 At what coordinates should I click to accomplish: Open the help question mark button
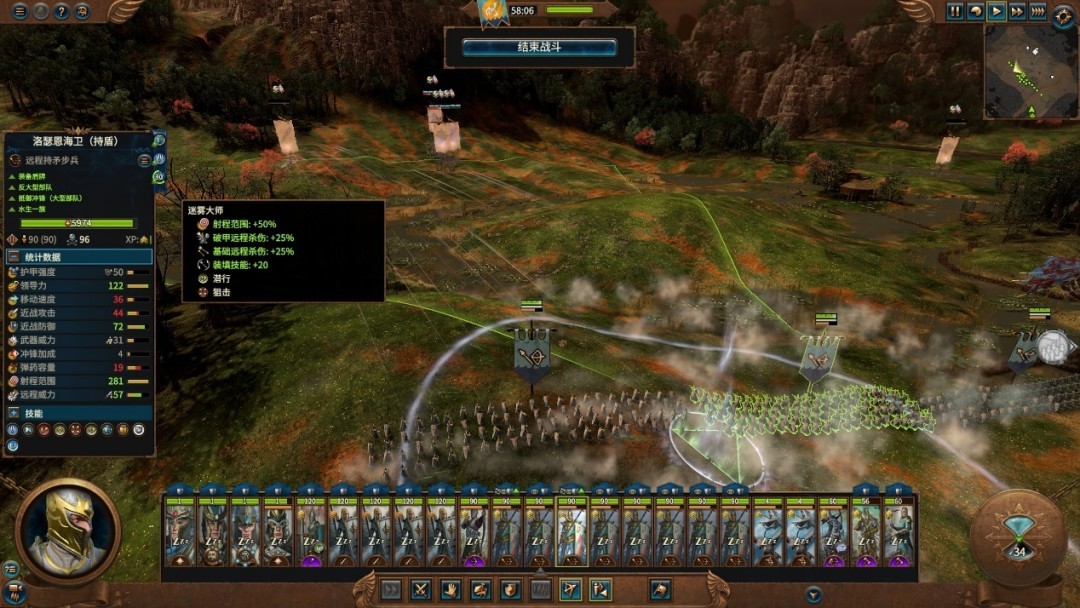pos(62,12)
